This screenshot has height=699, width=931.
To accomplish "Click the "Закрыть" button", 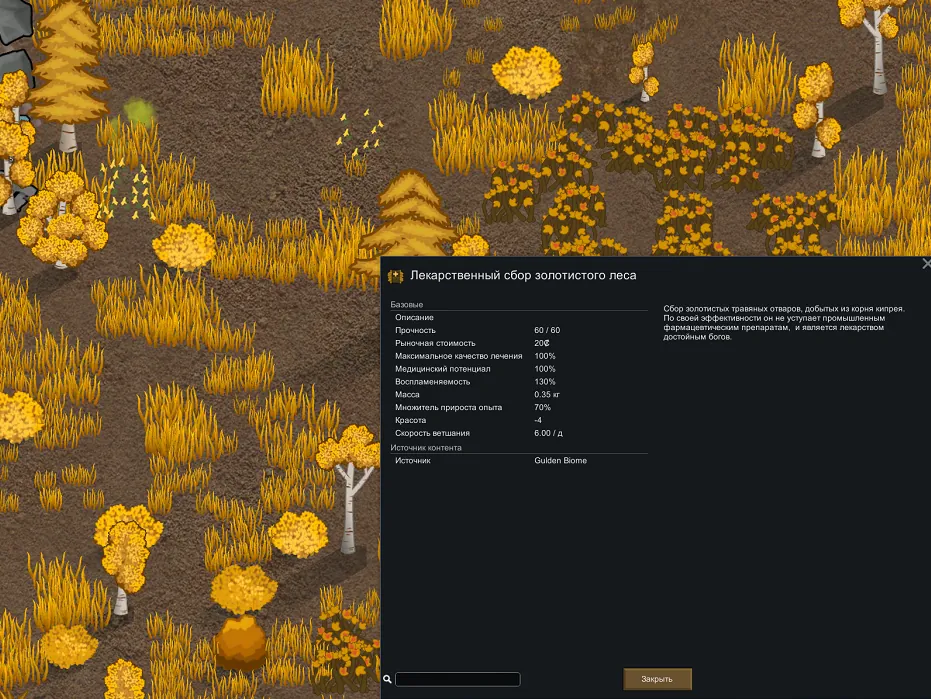I will pos(657,679).
